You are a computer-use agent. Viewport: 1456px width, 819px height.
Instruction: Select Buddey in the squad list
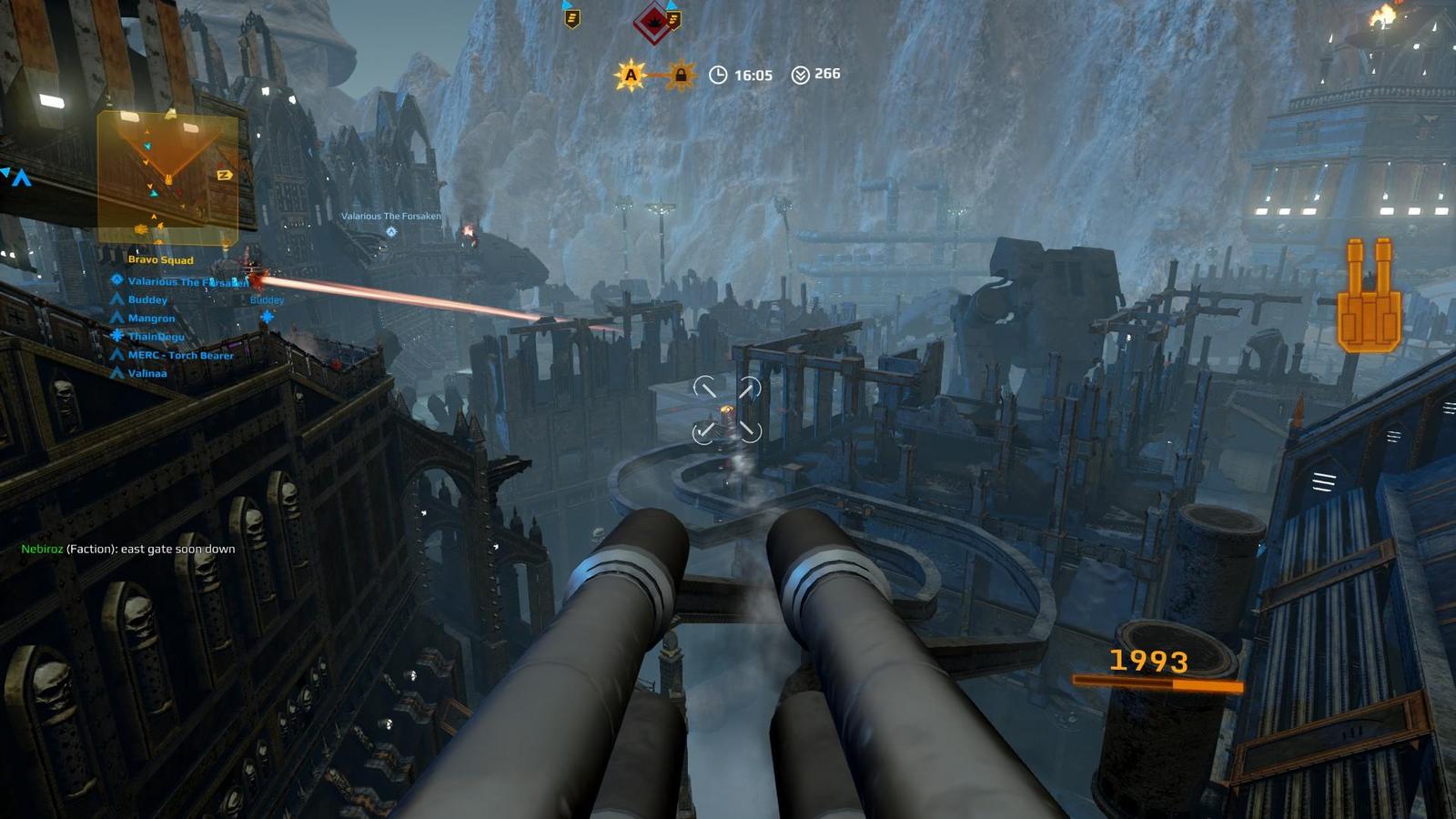coord(147,300)
